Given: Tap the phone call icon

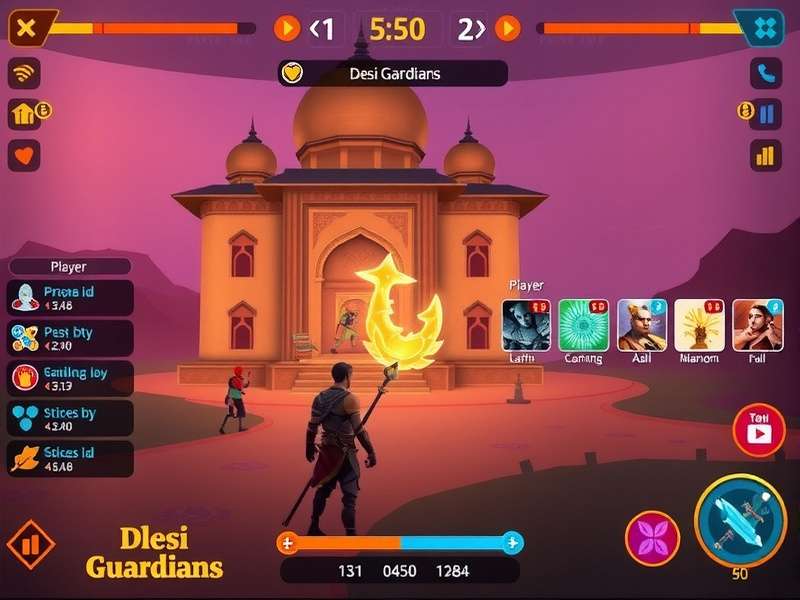Looking at the screenshot, I should (765, 73).
